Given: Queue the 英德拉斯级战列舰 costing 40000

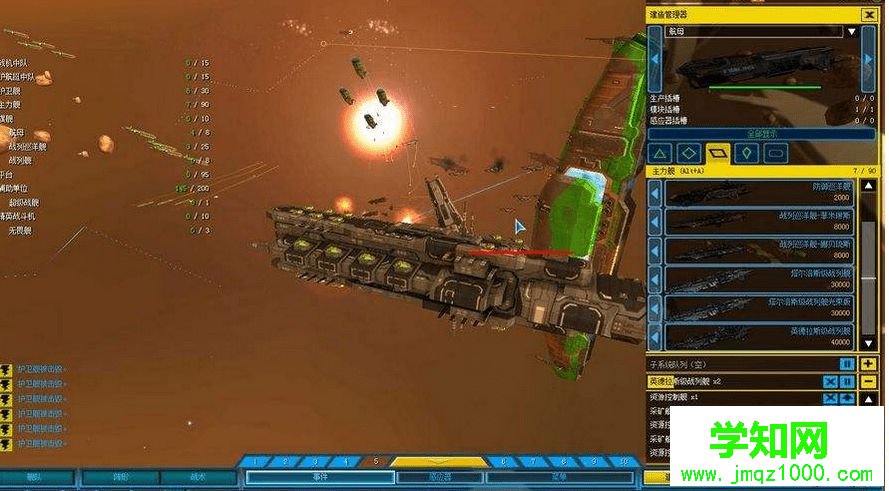Looking at the screenshot, I should tap(760, 337).
